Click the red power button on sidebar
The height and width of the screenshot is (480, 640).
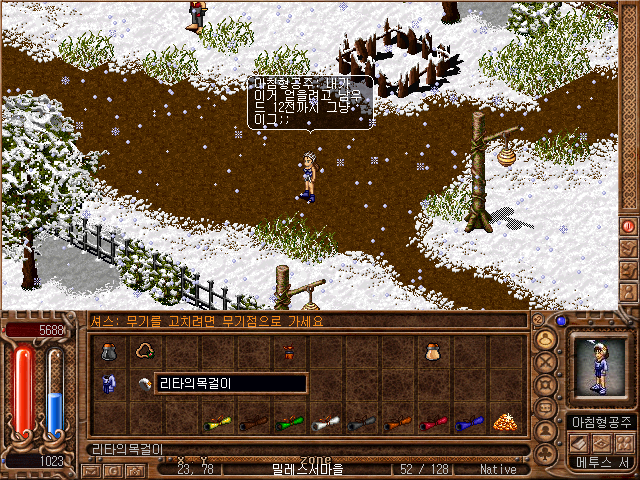[629, 226]
